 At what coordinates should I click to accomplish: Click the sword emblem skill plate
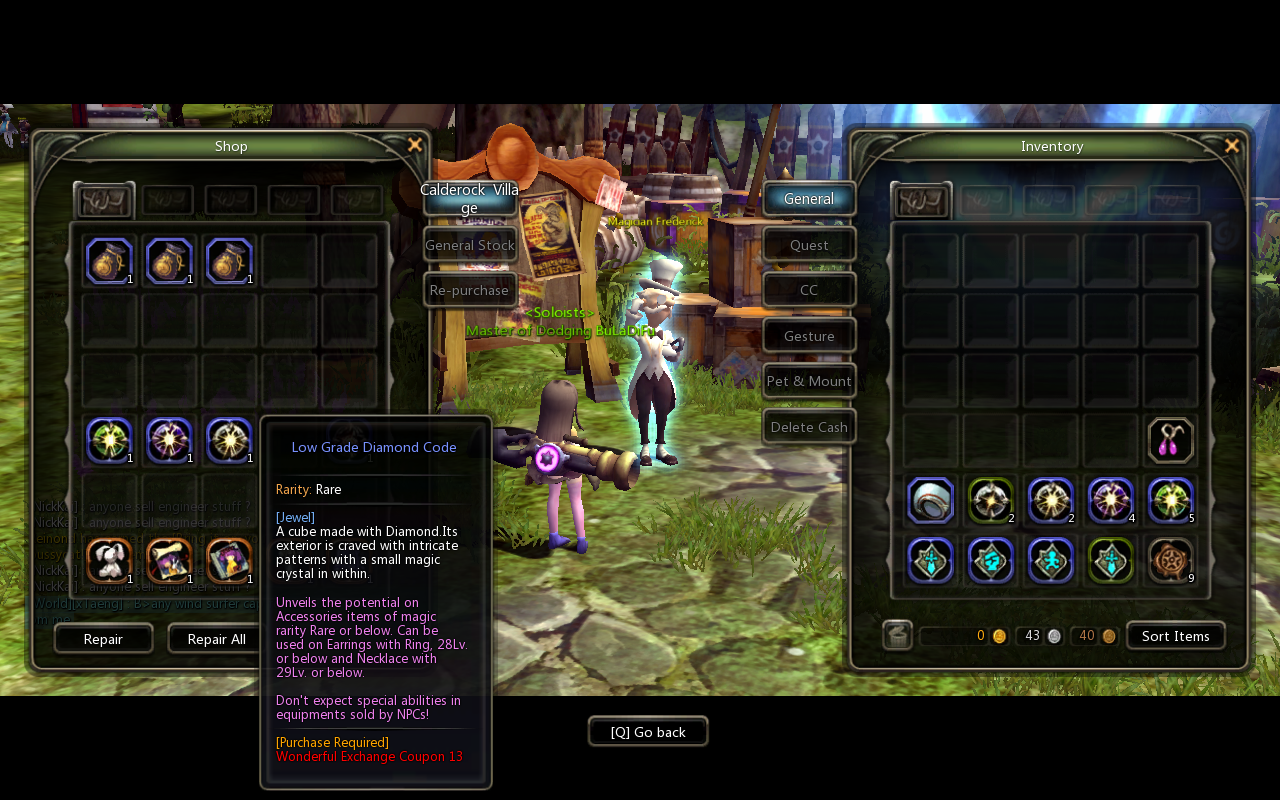click(x=930, y=560)
